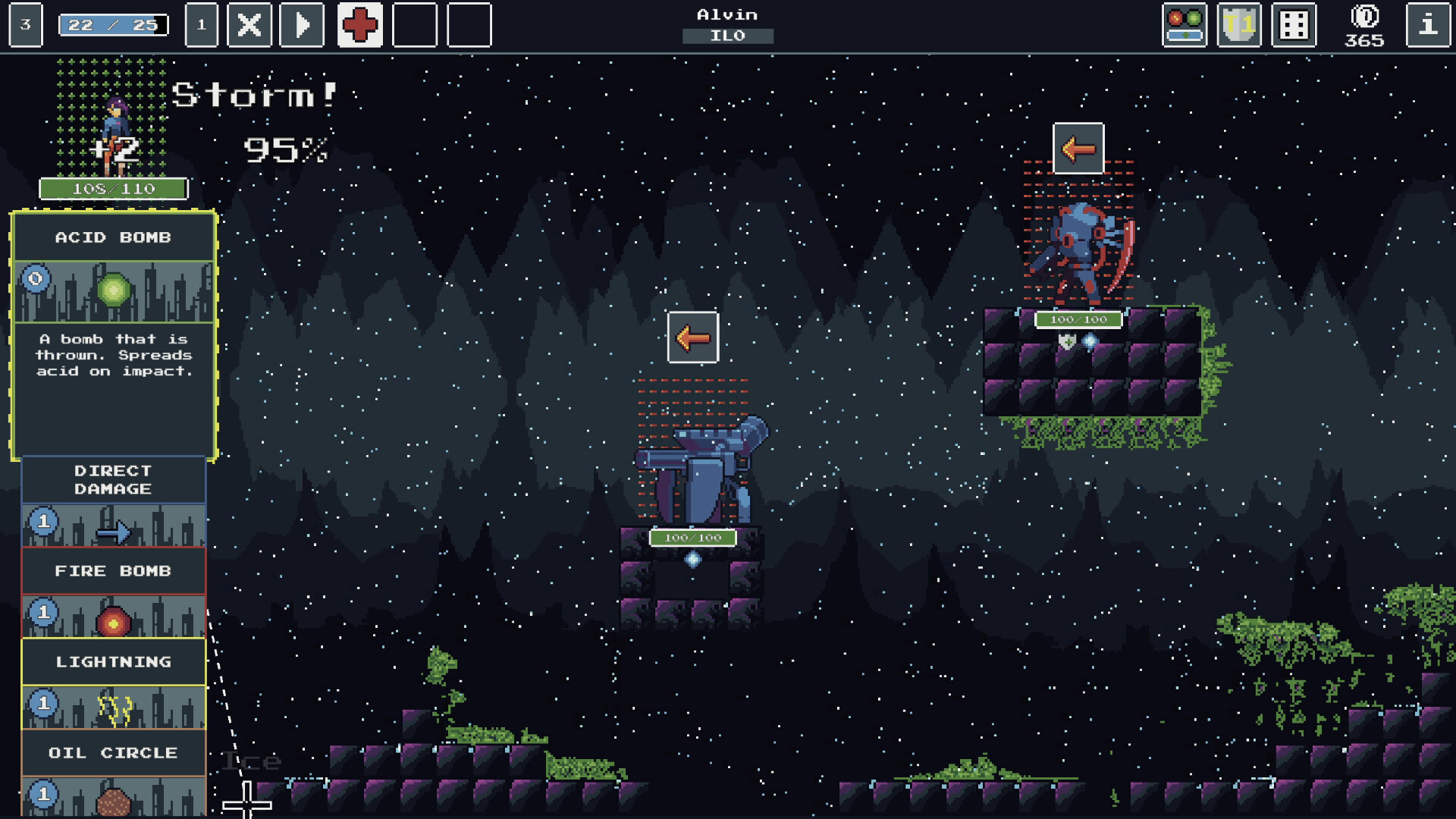Select the red cross healing icon
1456x819 pixels.
coord(359,24)
